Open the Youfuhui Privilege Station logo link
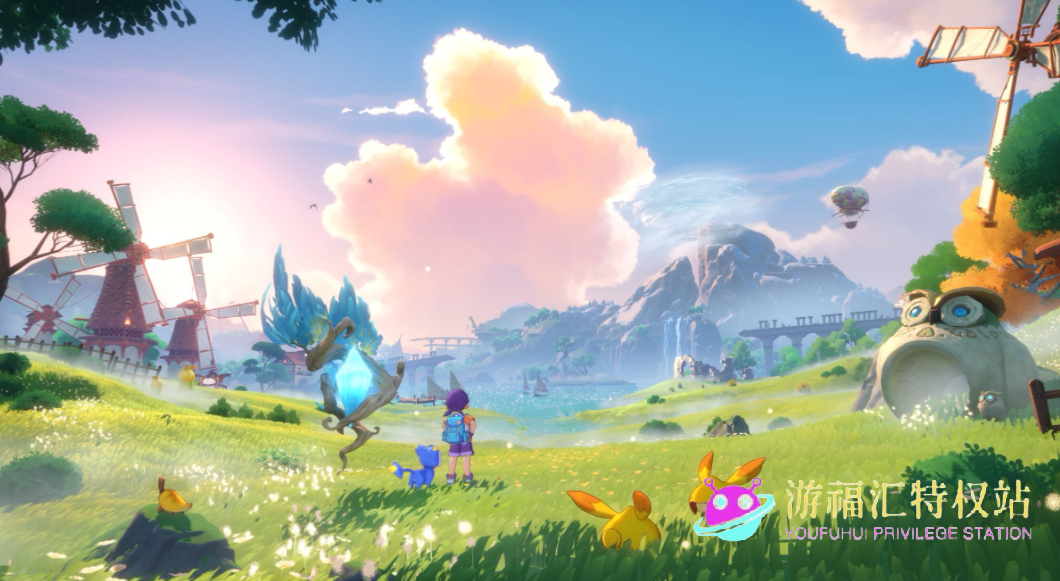 click(x=862, y=508)
